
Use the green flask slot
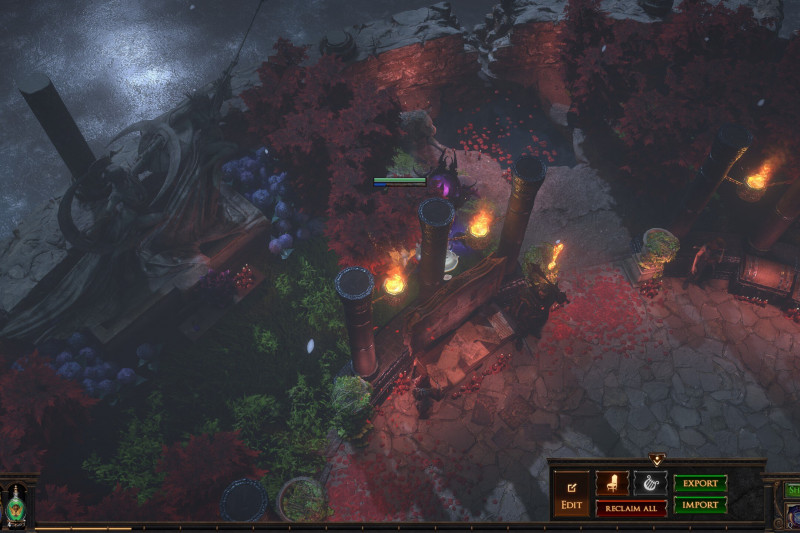(x=17, y=505)
